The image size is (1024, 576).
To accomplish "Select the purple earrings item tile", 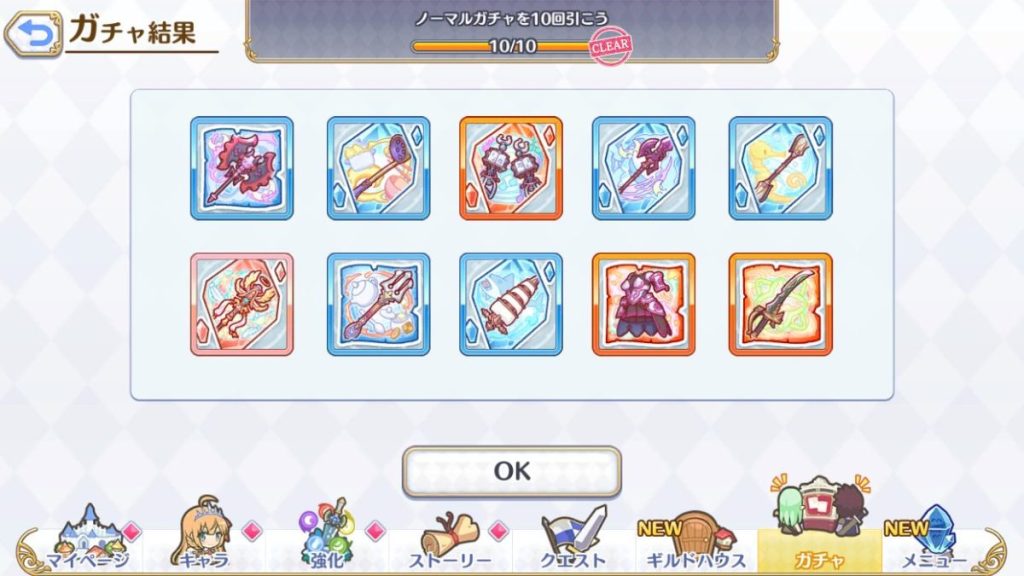I will click(x=511, y=168).
